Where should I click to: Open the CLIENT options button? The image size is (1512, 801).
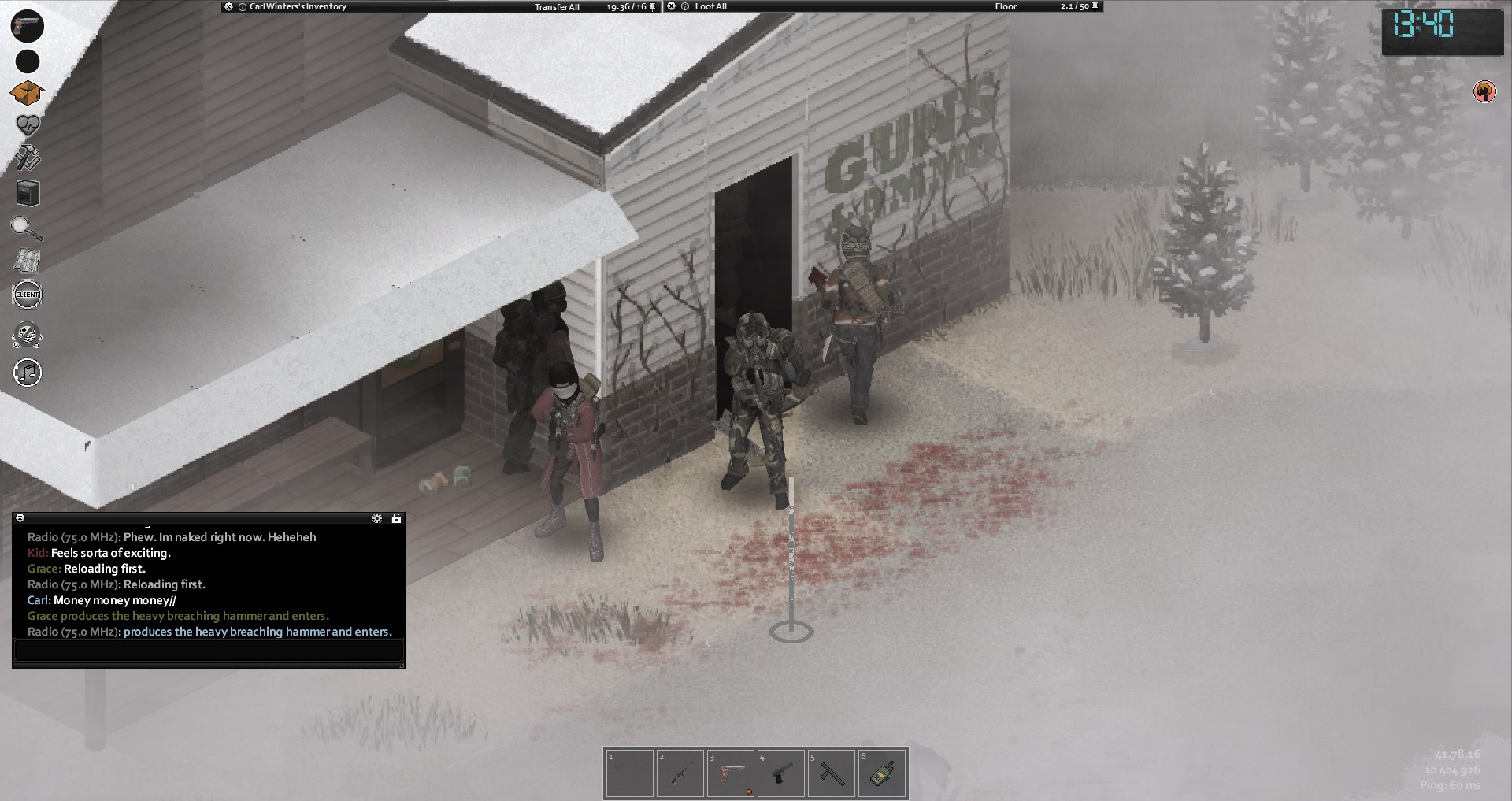28,295
